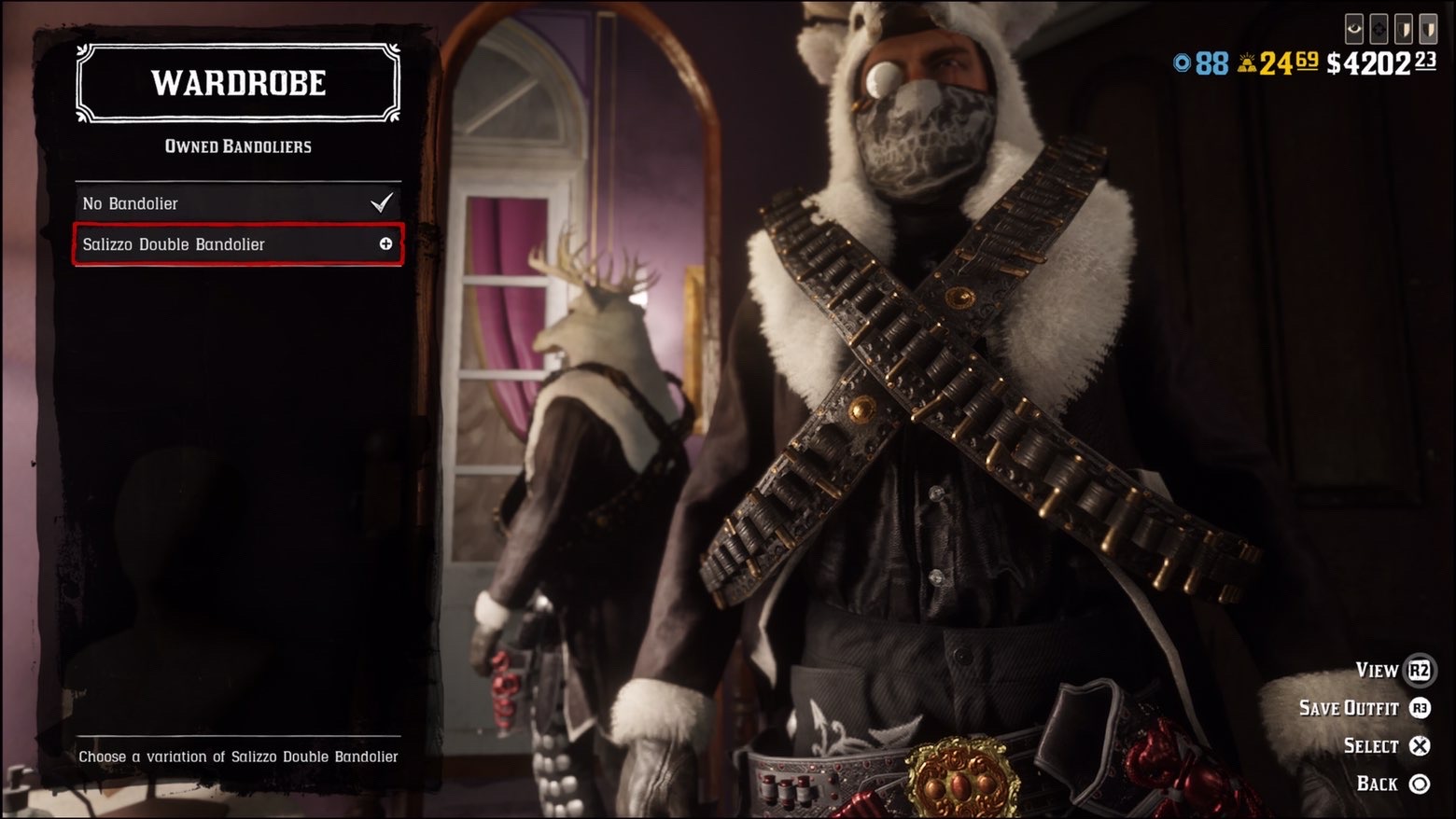Select the No Bandolier option

click(x=237, y=203)
